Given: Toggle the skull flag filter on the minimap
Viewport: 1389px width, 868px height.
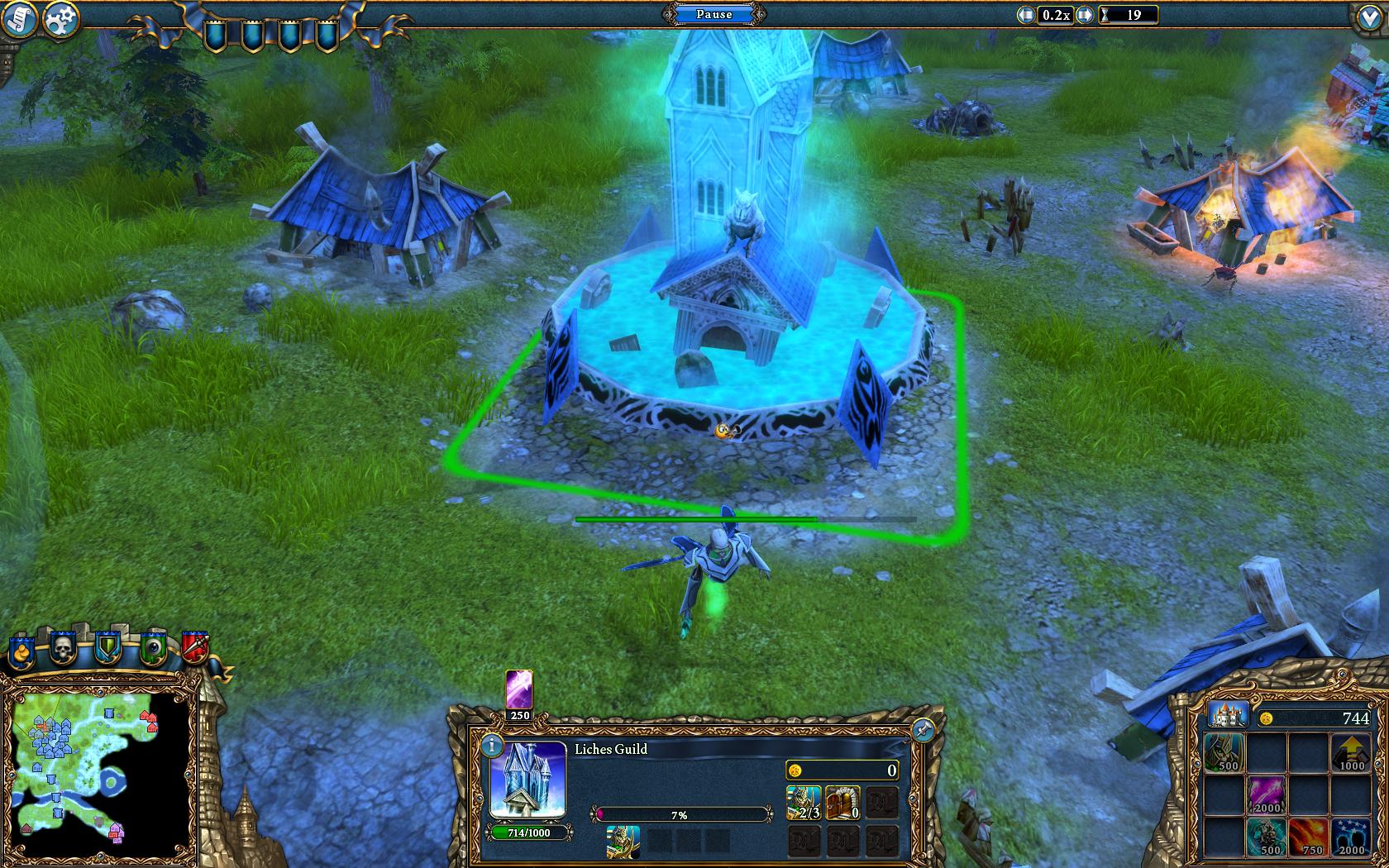Looking at the screenshot, I should [63, 650].
